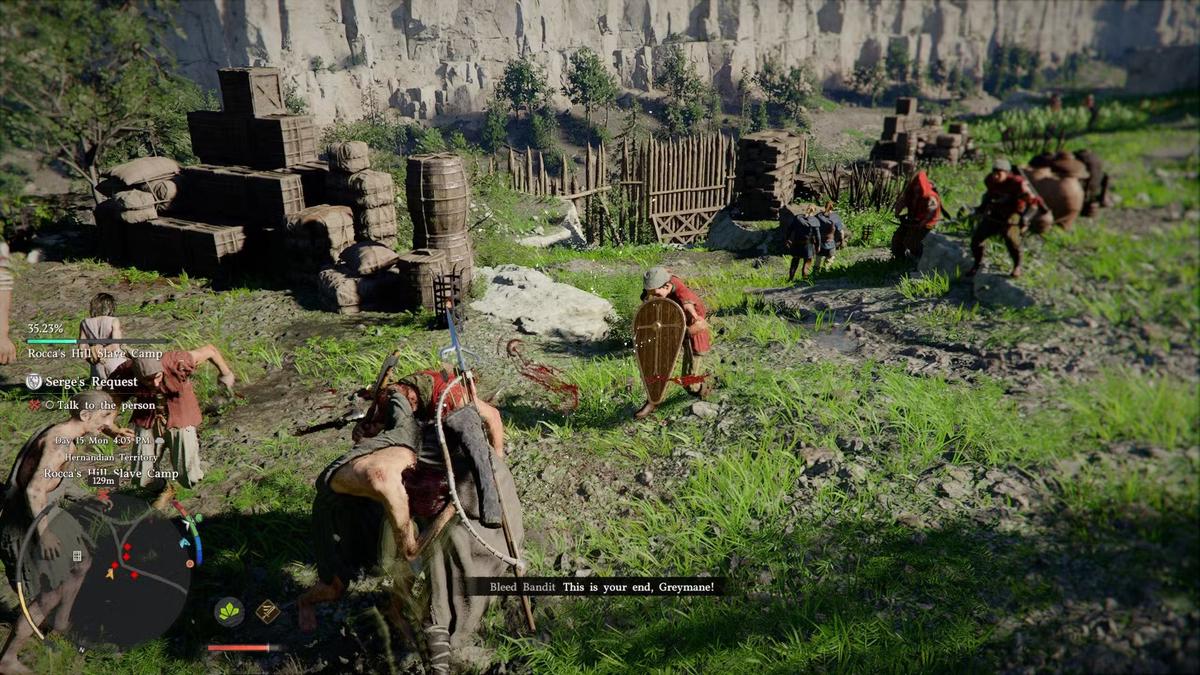Select the golden diamond item icon
This screenshot has height=675, width=1200.
(267, 611)
